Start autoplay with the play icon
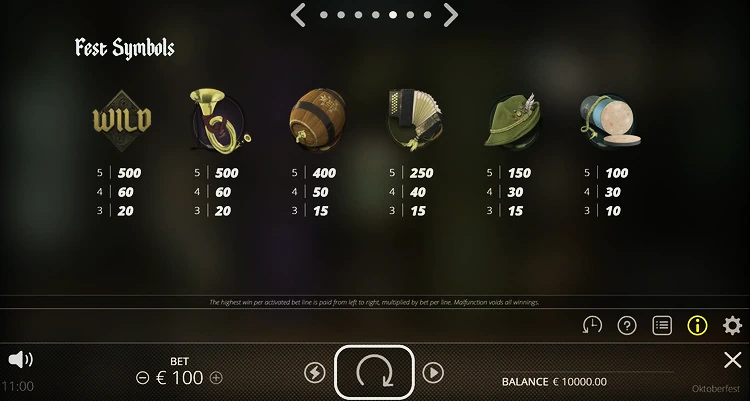The width and height of the screenshot is (750, 401). point(433,373)
